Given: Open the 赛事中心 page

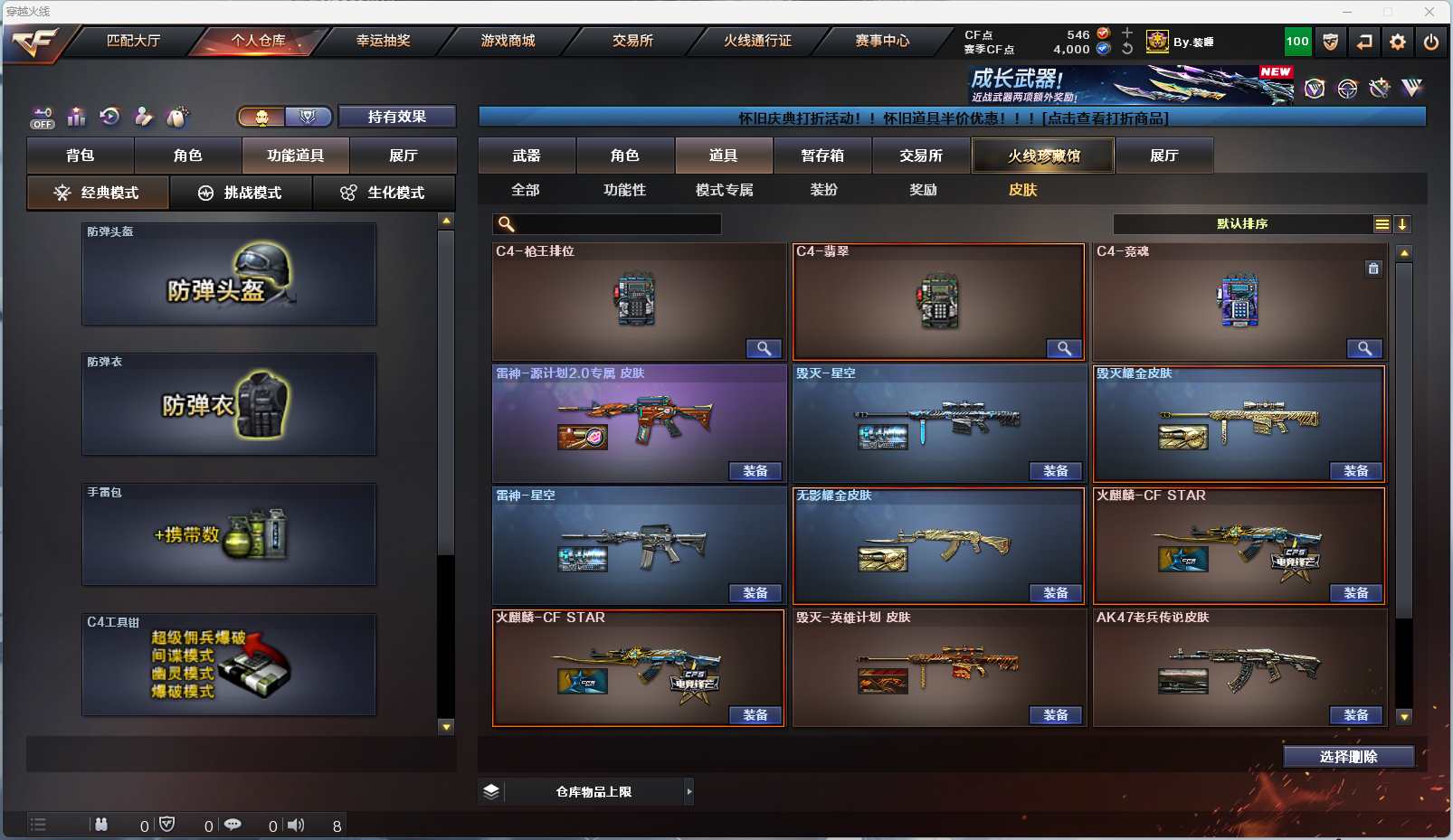Looking at the screenshot, I should (x=882, y=41).
